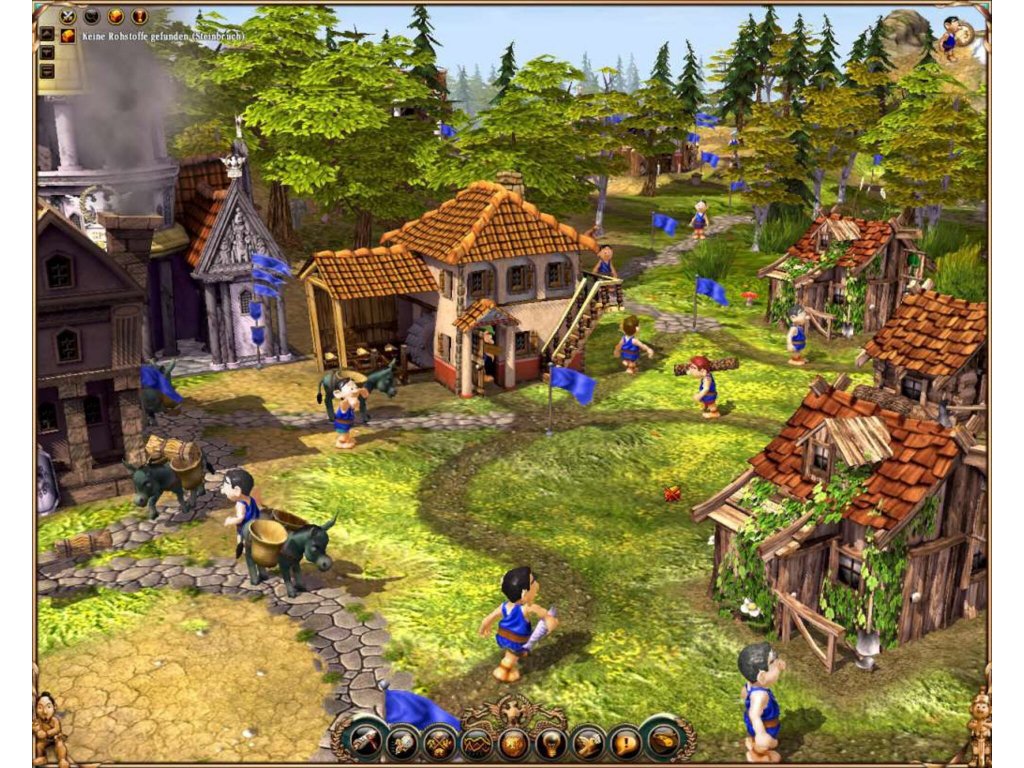This screenshot has height=768, width=1024.
Task: Click the golden globe toolbar button
Action: 513,742
